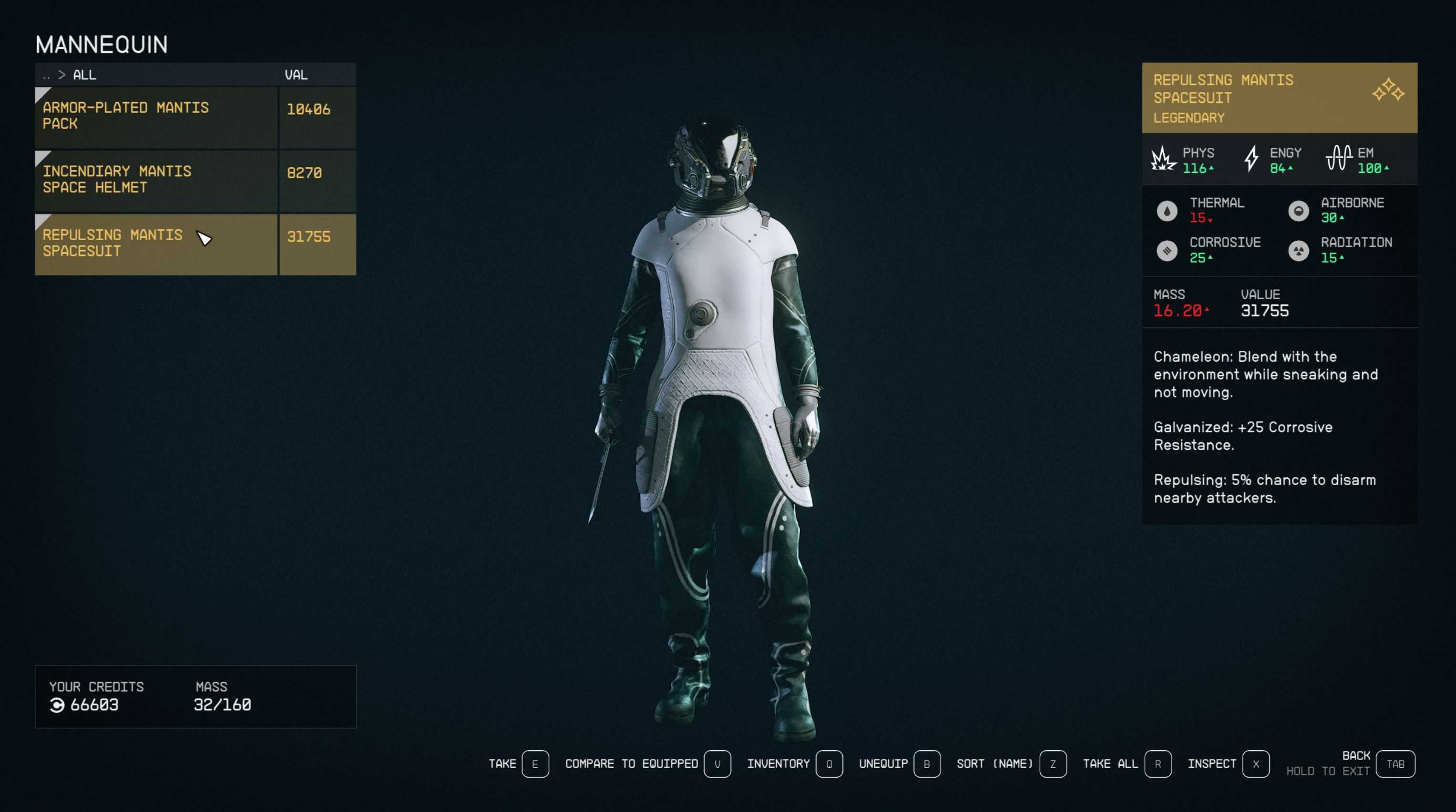Choose the Incendiary Mantis Space Helmet entry
The height and width of the screenshot is (812, 1456).
pyautogui.click(x=155, y=180)
